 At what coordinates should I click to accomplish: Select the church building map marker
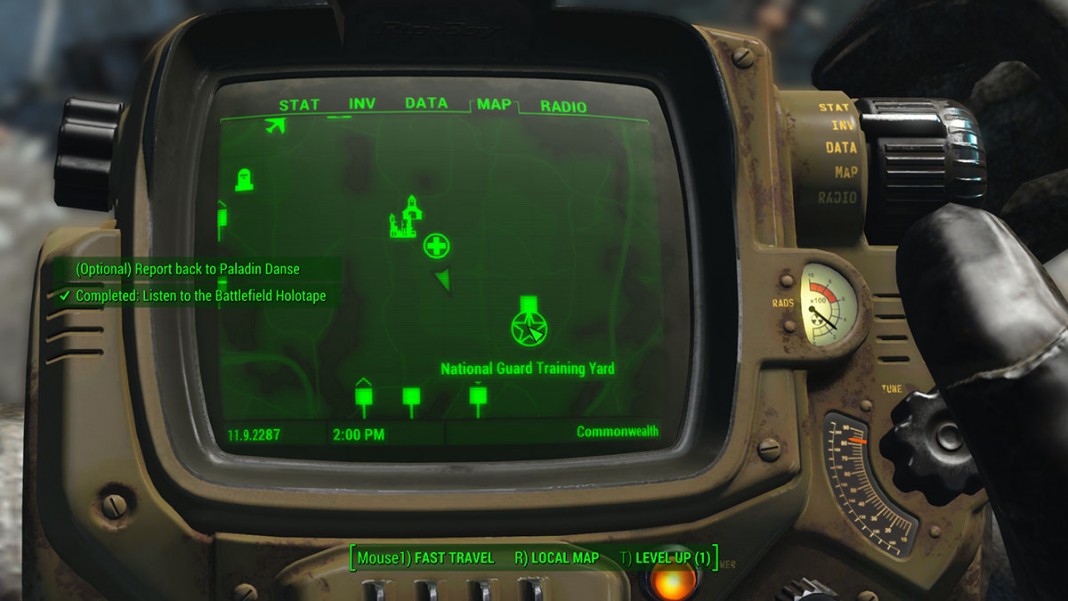click(x=404, y=218)
